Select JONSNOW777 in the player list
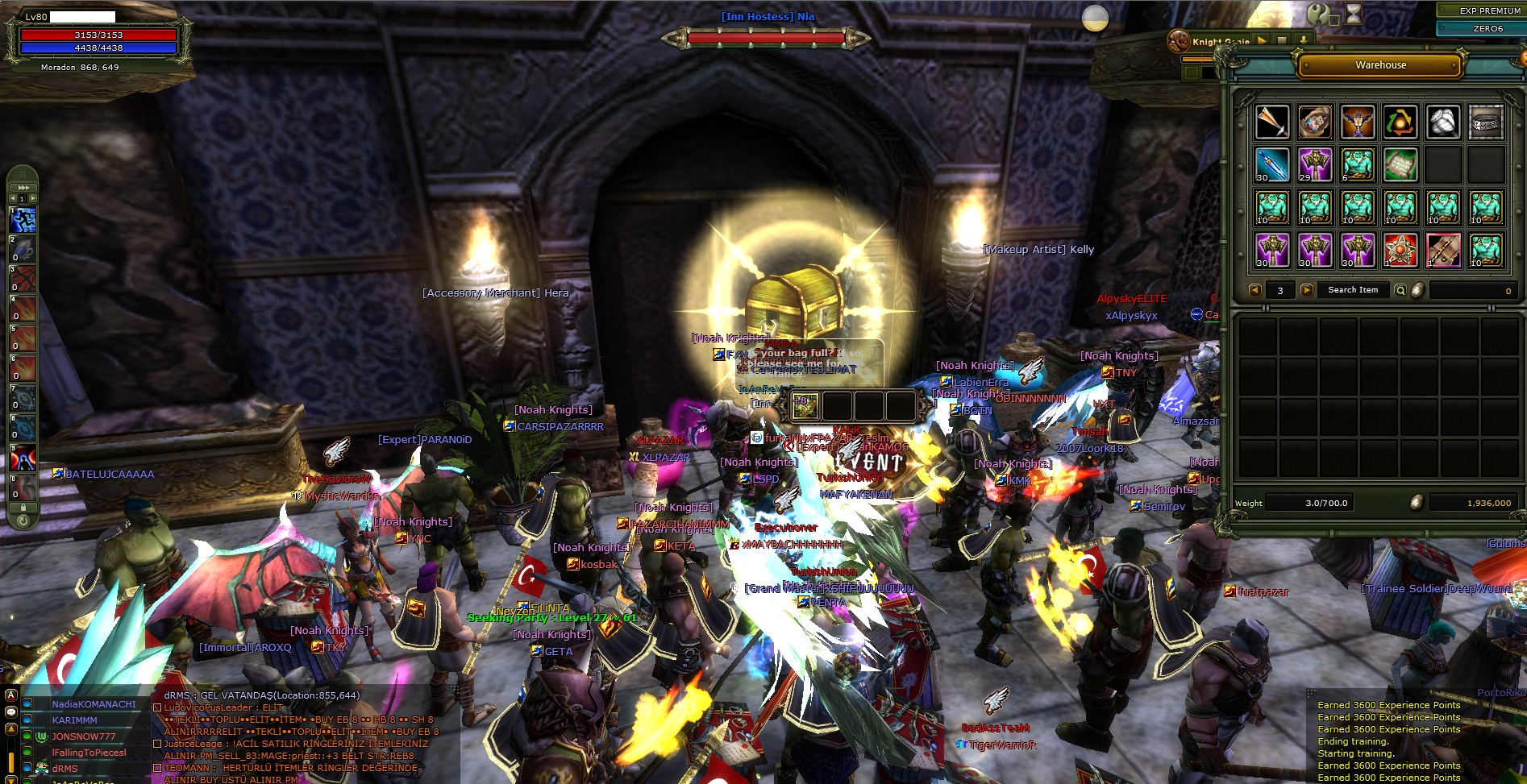Viewport: 1527px width, 784px height. tap(84, 736)
